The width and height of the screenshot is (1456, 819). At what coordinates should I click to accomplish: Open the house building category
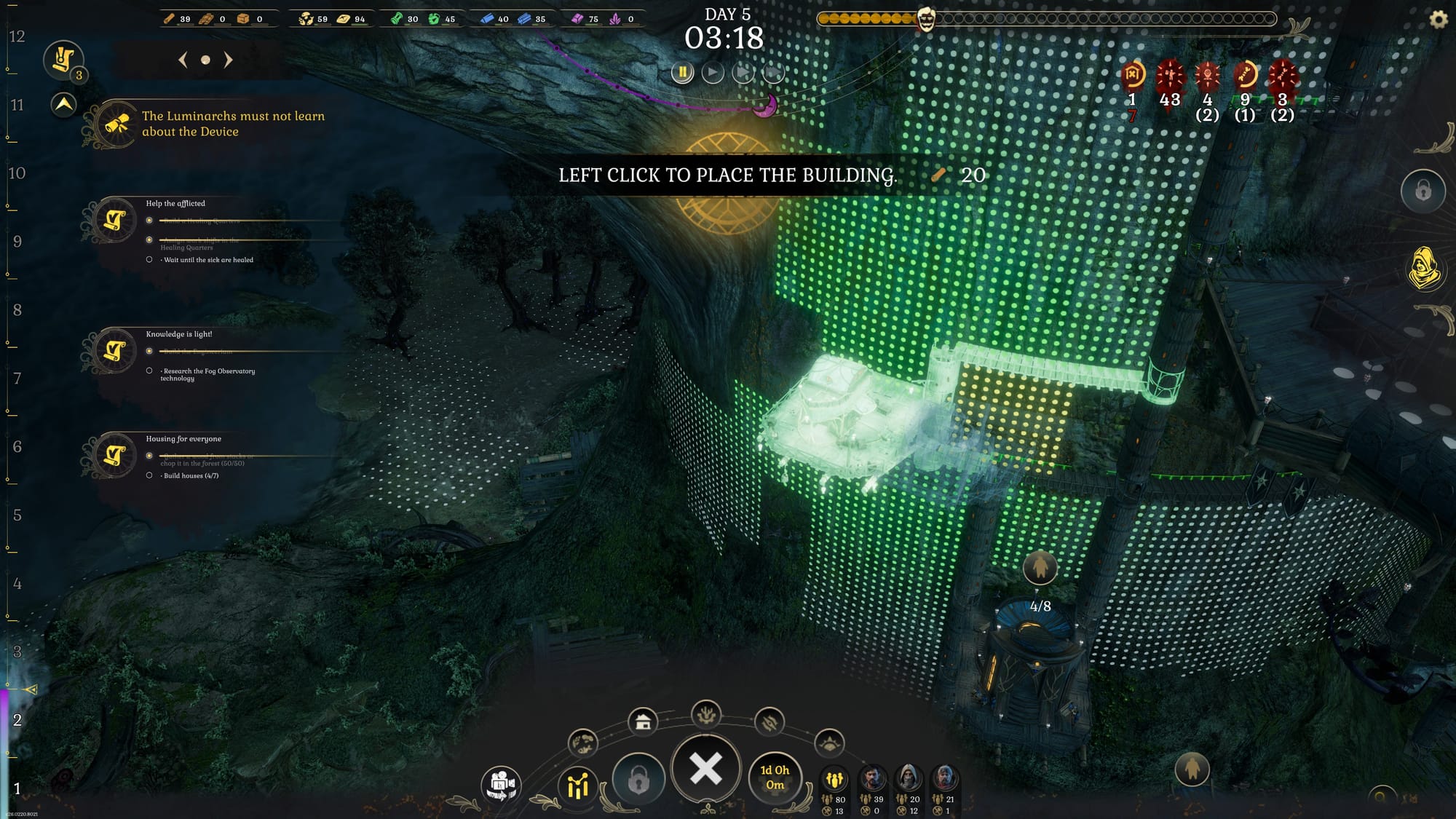coord(643,721)
